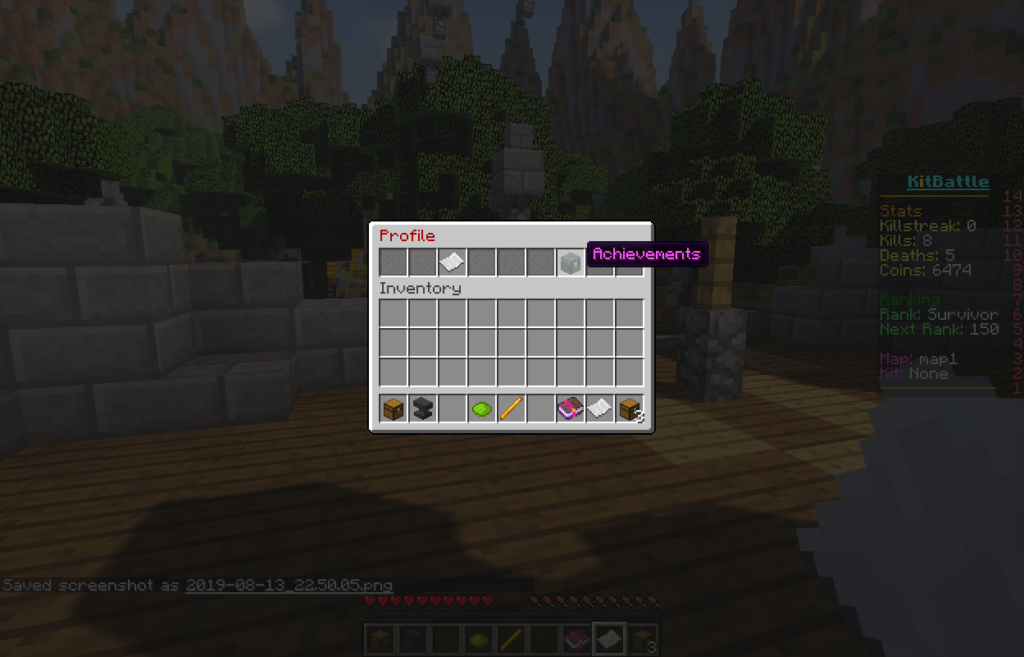Click the single chest beside the anvil
1024x657 pixels.
coord(393,408)
